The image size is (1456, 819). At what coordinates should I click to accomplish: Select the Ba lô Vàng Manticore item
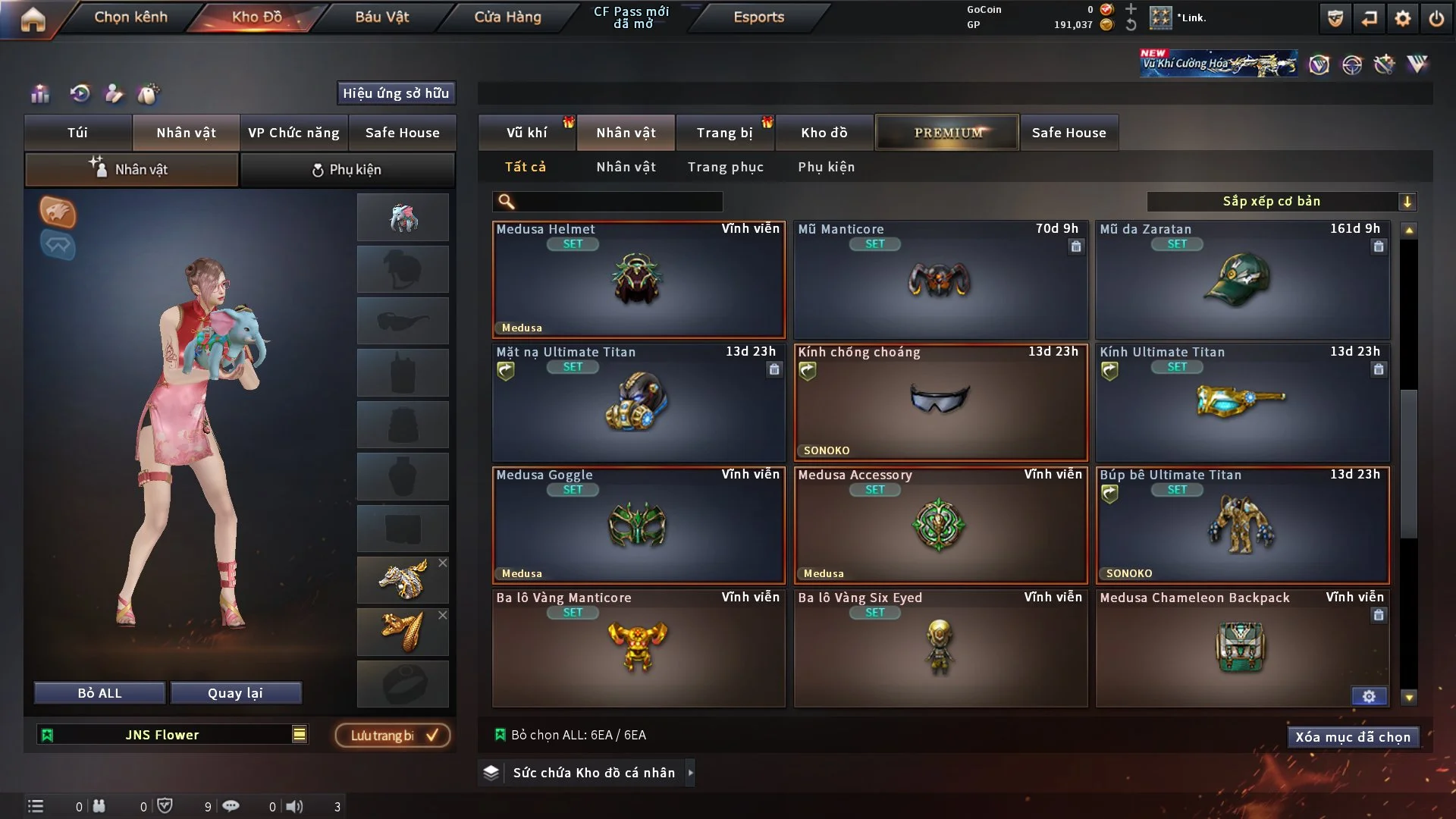(x=638, y=648)
